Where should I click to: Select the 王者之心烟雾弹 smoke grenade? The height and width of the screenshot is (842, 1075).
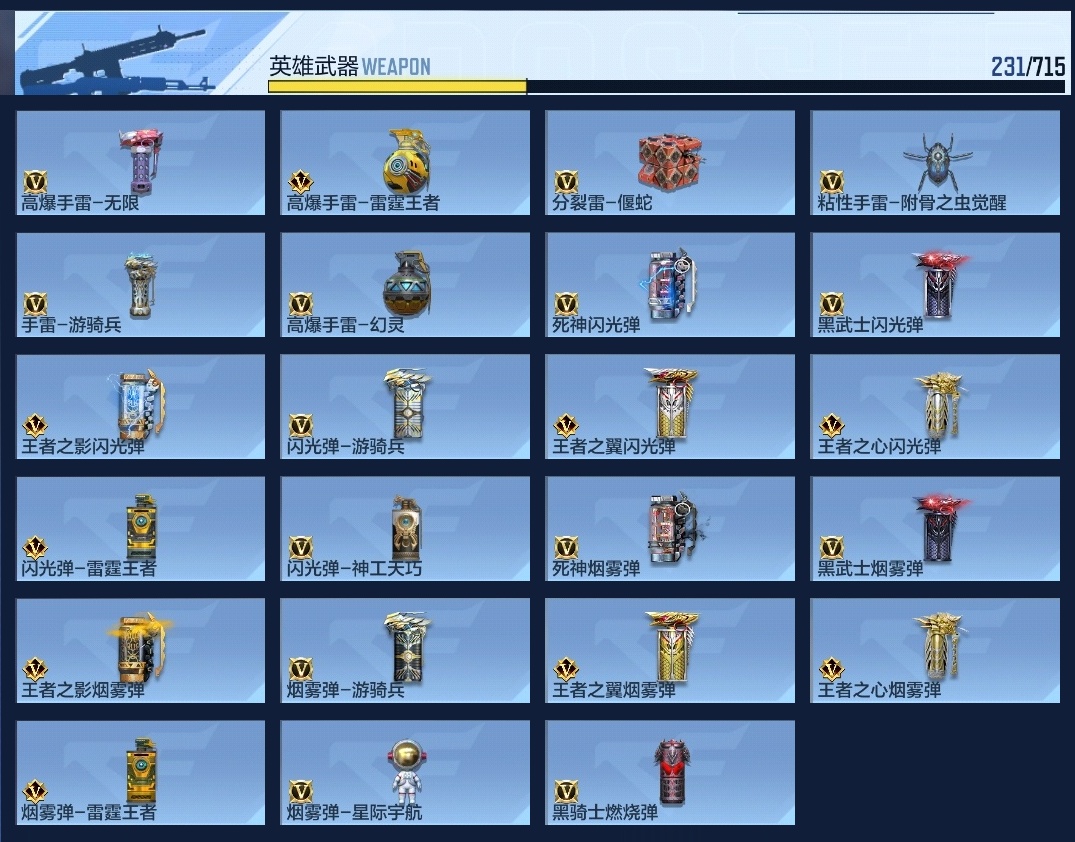[935, 651]
